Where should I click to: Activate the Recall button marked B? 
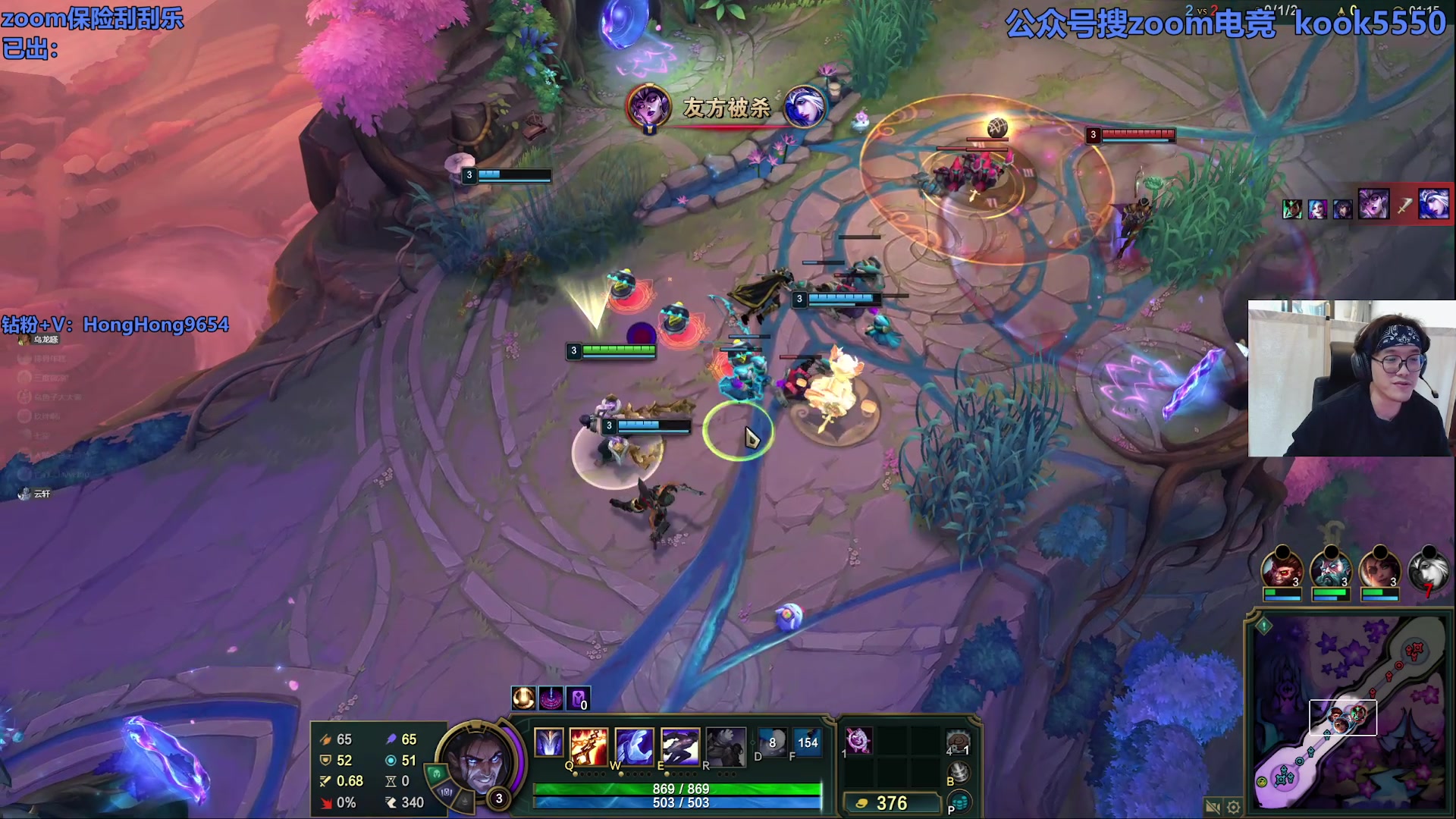tap(959, 772)
